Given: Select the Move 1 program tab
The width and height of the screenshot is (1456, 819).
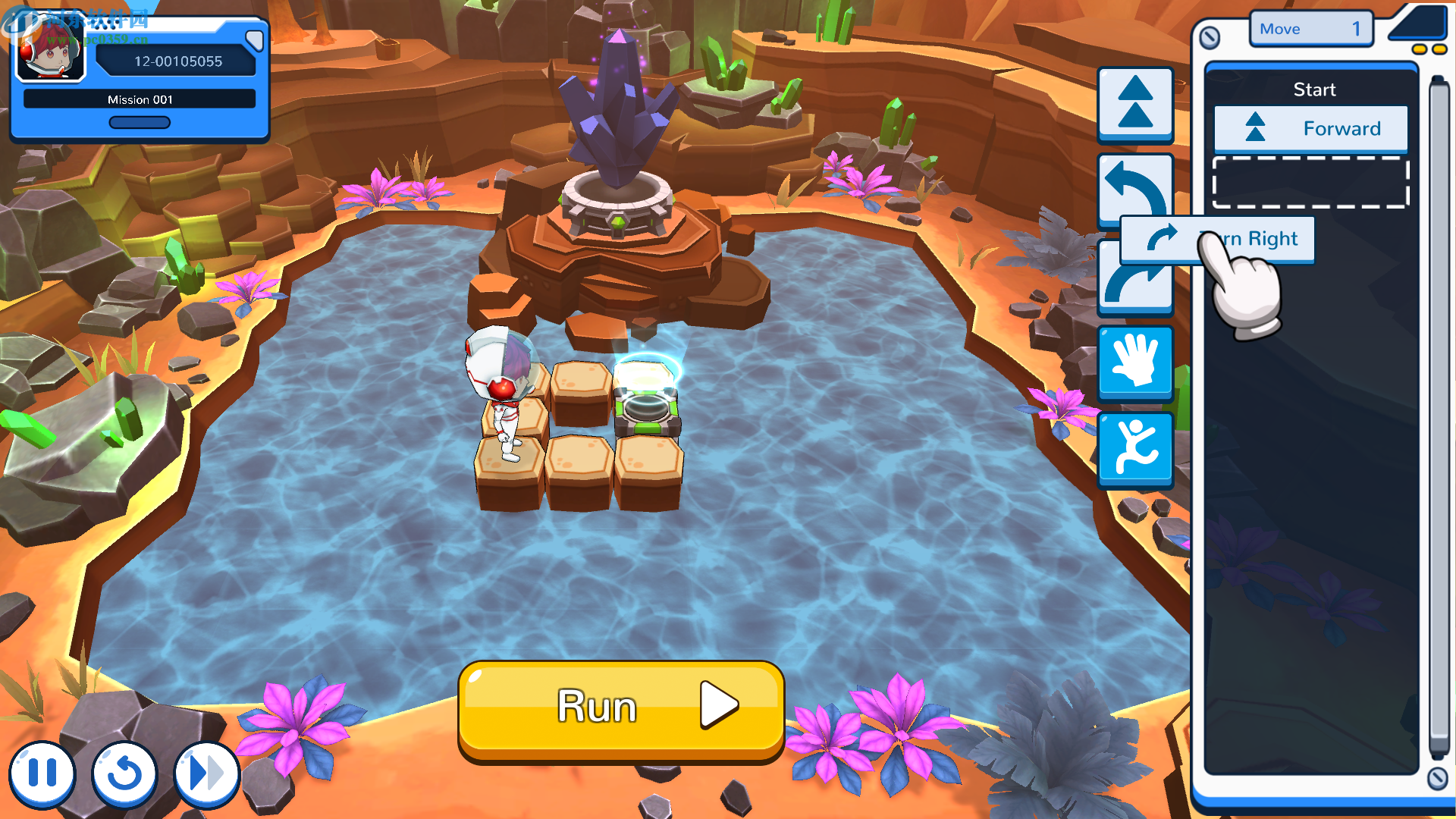Looking at the screenshot, I should (x=1310, y=29).
